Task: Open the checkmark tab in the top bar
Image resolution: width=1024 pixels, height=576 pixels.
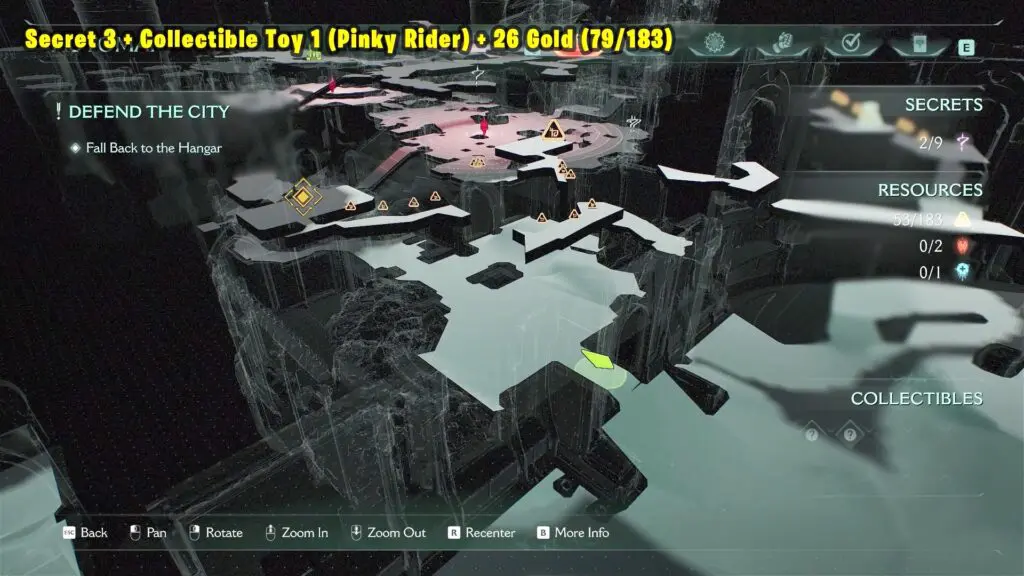Action: pyautogui.click(x=851, y=44)
